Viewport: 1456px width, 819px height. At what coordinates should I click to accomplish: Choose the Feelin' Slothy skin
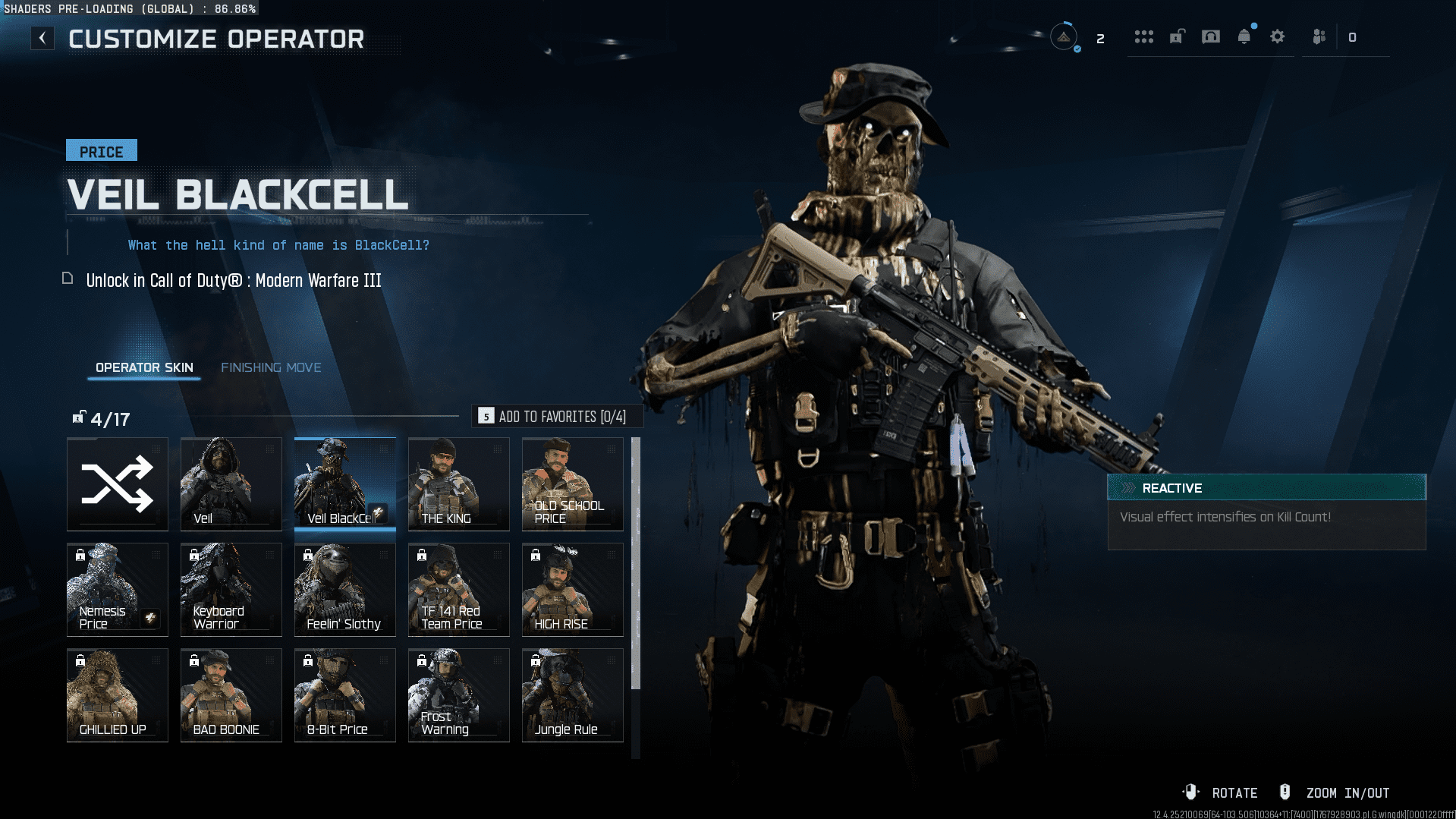pyautogui.click(x=345, y=589)
